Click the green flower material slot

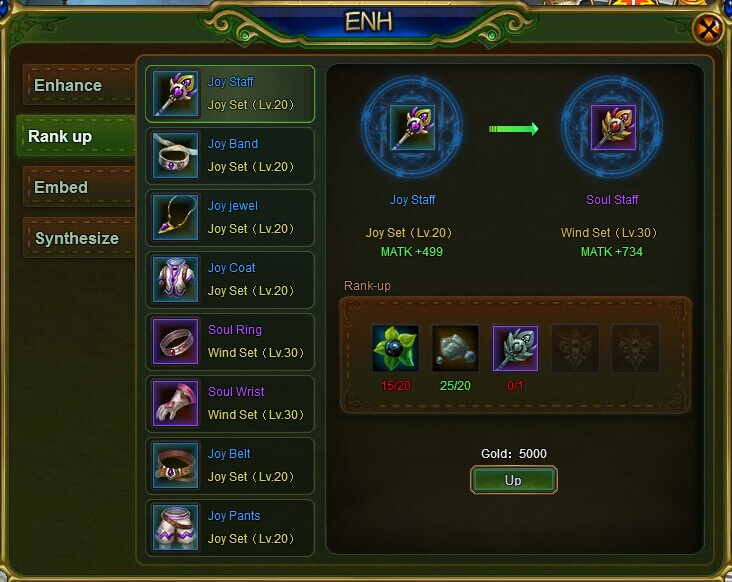(395, 348)
